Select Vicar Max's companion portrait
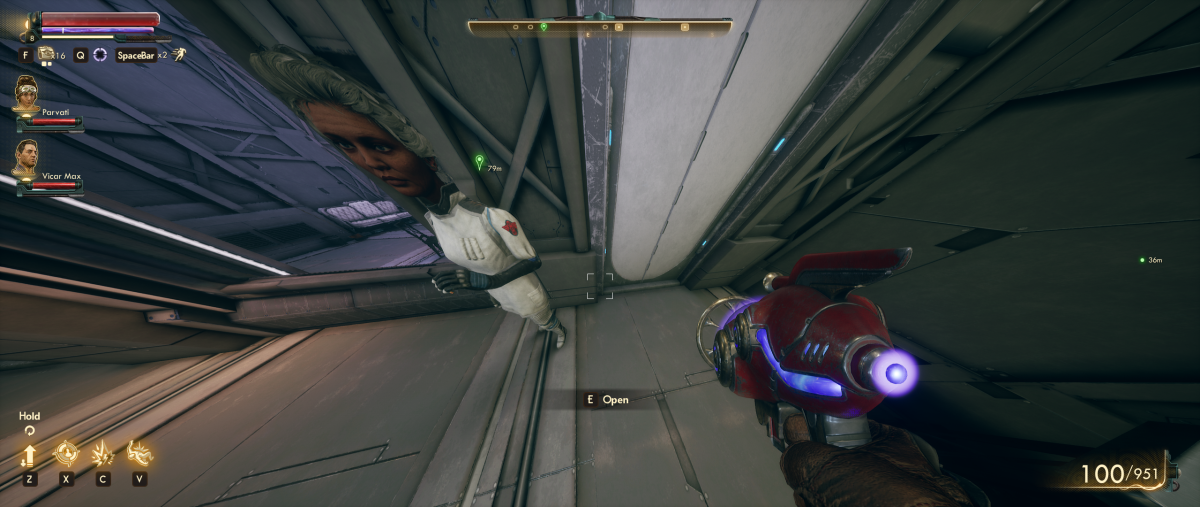 [x=26, y=156]
